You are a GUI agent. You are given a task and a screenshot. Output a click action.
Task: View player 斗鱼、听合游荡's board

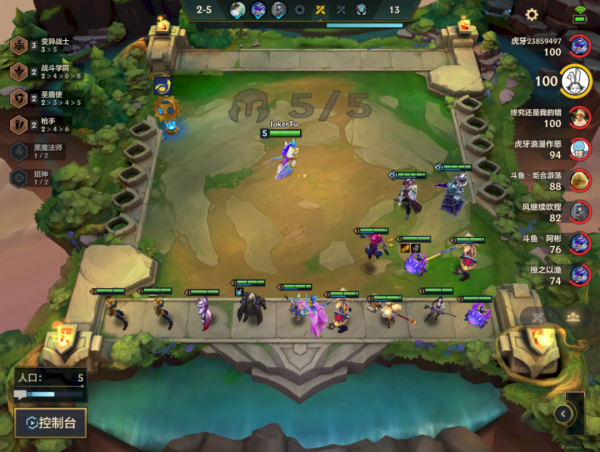coord(578,180)
